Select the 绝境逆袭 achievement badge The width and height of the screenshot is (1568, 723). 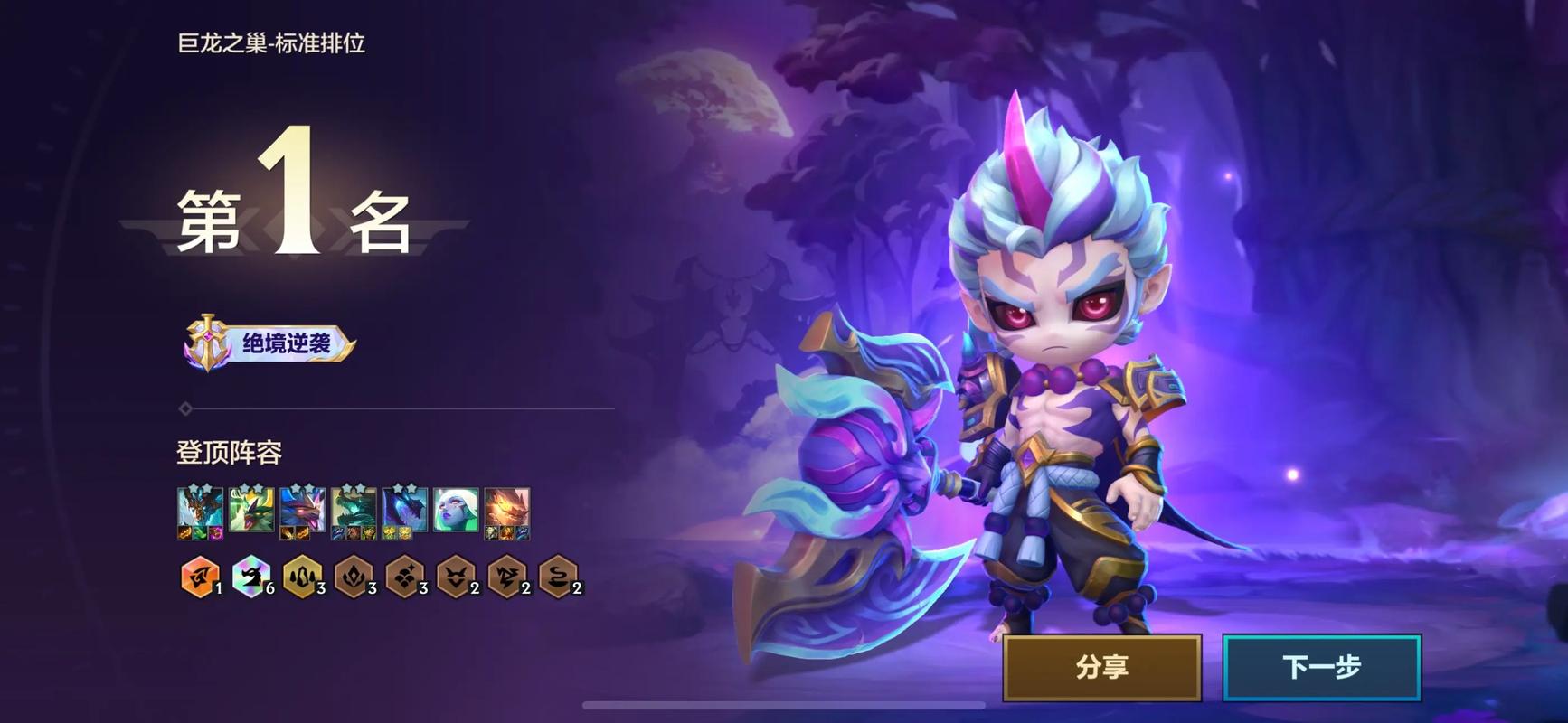click(269, 343)
